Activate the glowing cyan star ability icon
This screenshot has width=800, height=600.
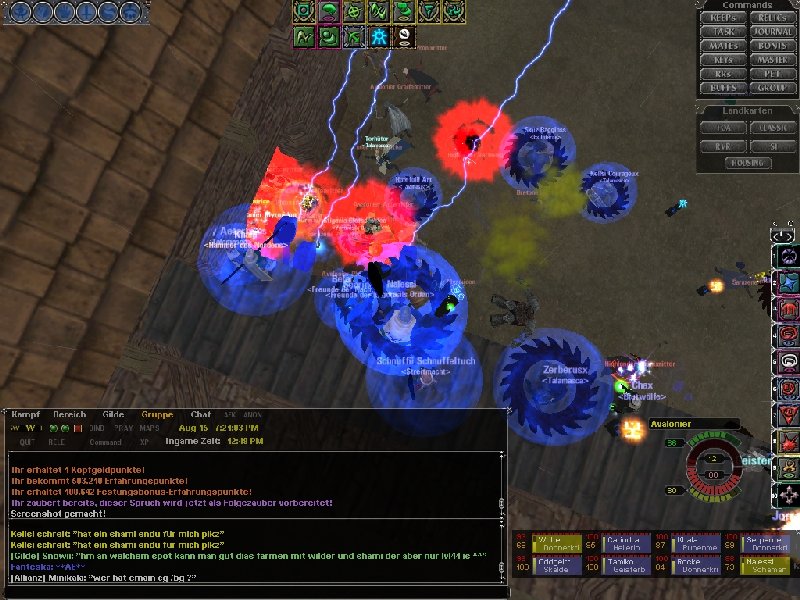click(x=380, y=37)
